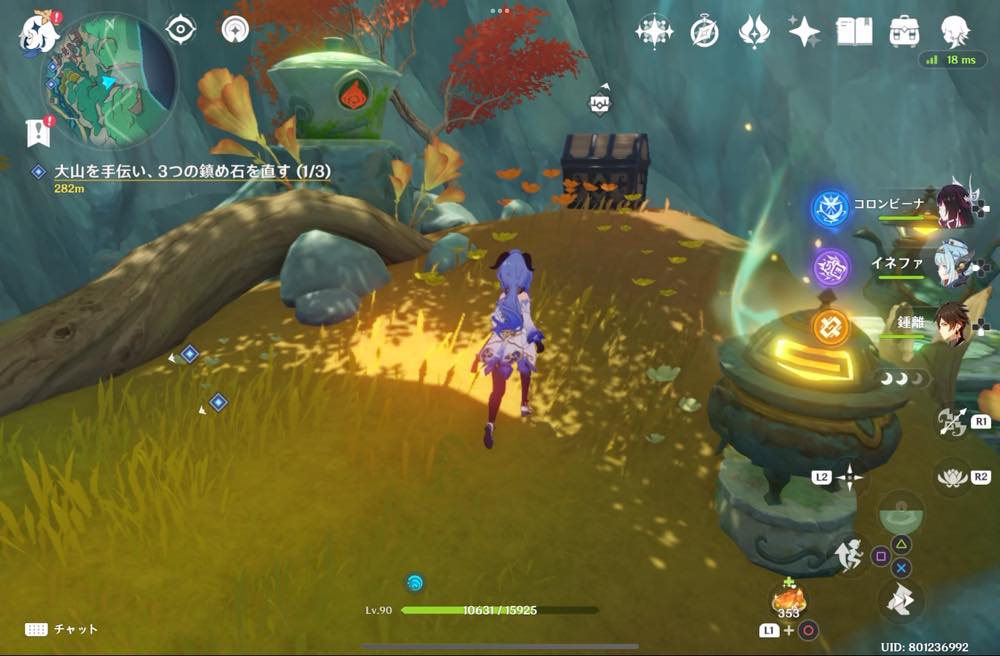The image size is (1000, 656).
Task: Open the Paimon main menu
Action: tap(36, 33)
